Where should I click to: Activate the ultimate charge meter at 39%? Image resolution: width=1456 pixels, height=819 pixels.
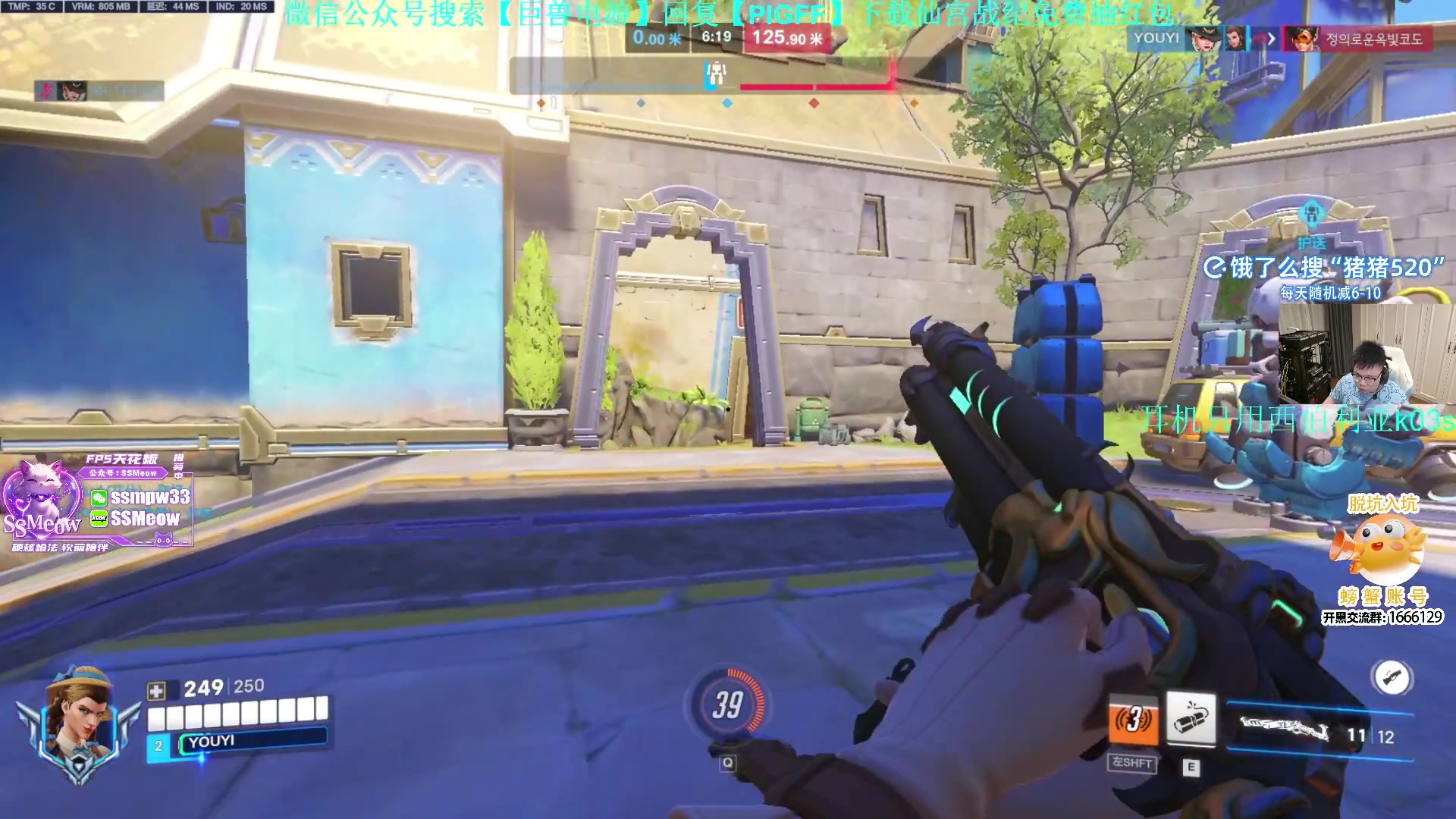726,704
